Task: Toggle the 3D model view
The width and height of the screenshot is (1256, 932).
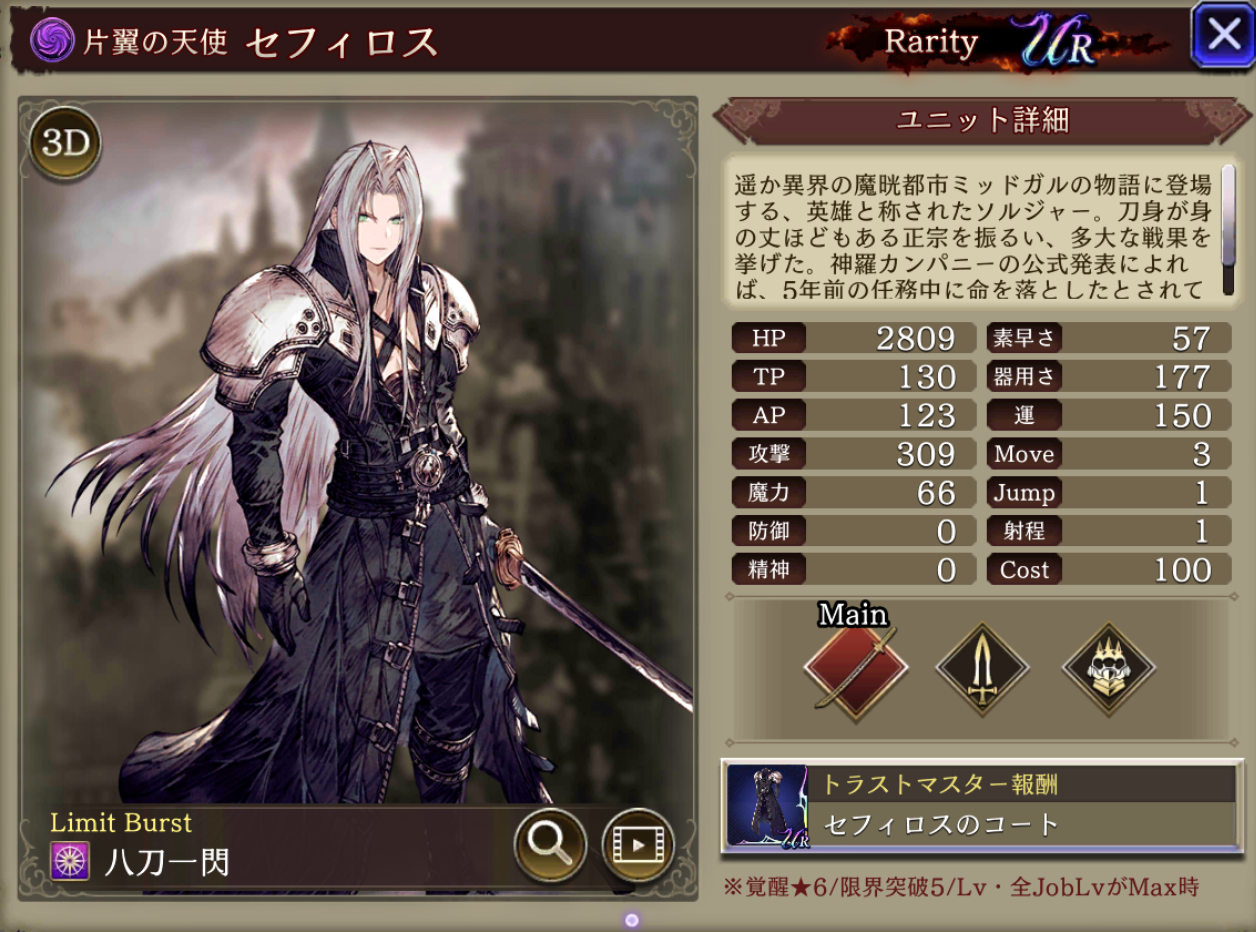Action: tap(66, 144)
